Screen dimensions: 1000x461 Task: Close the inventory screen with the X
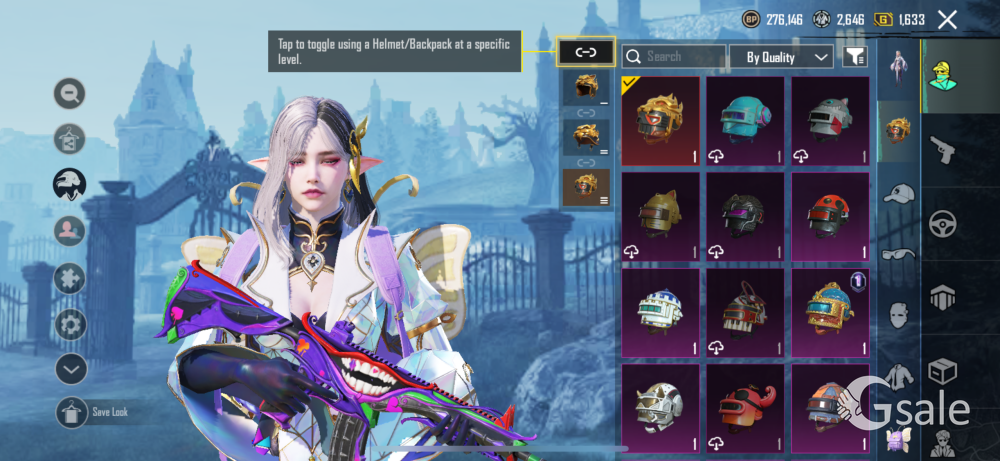tap(947, 19)
